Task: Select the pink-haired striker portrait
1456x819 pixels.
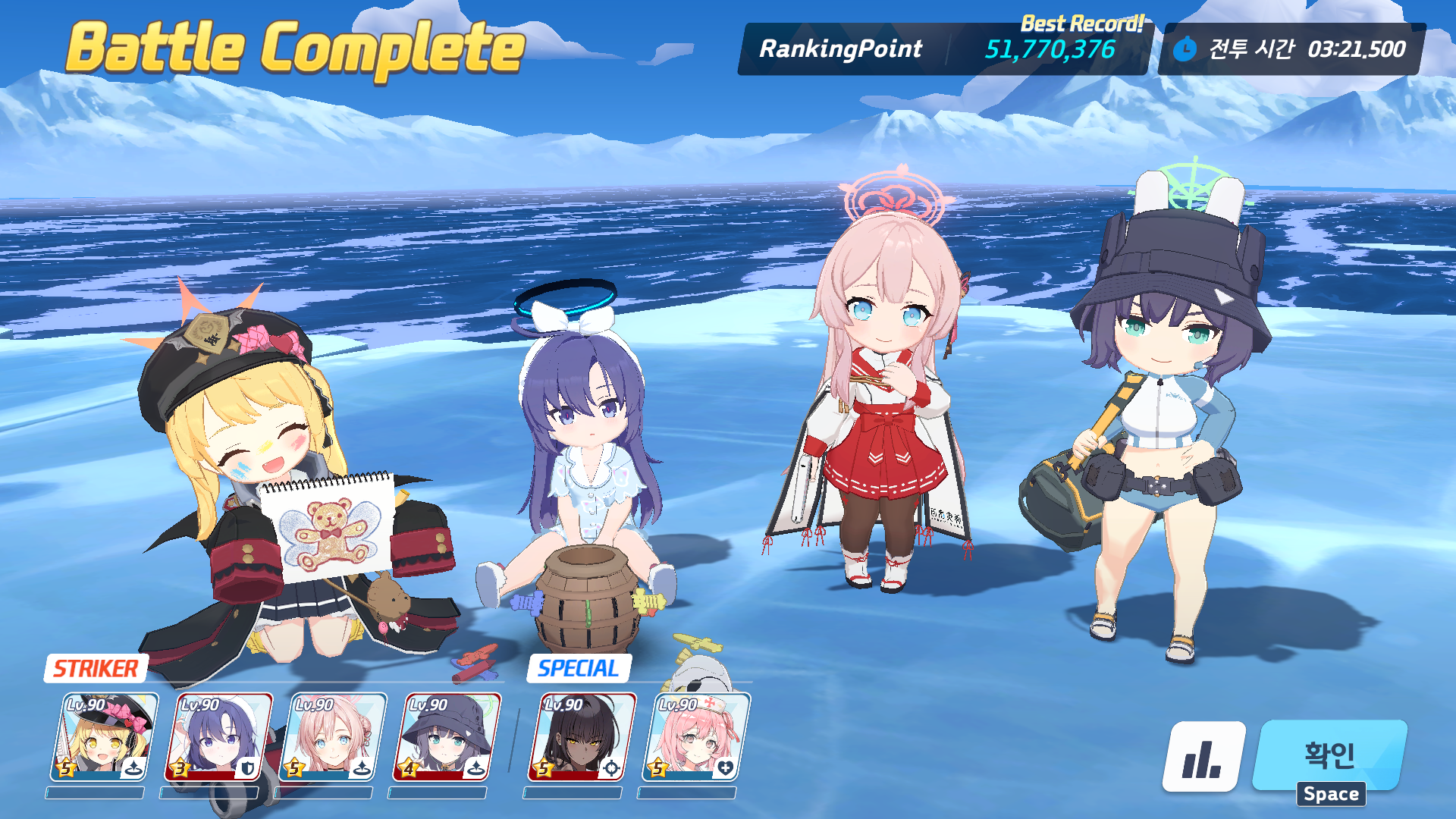Action: tap(332, 736)
